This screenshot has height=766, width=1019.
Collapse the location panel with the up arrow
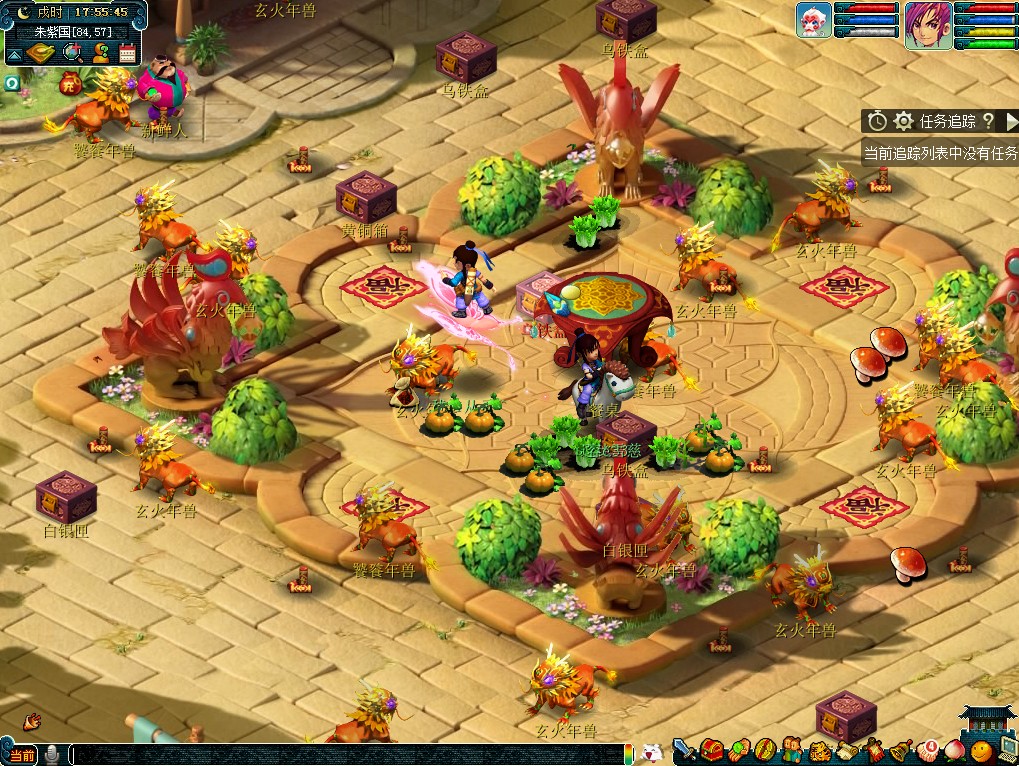pos(14,54)
